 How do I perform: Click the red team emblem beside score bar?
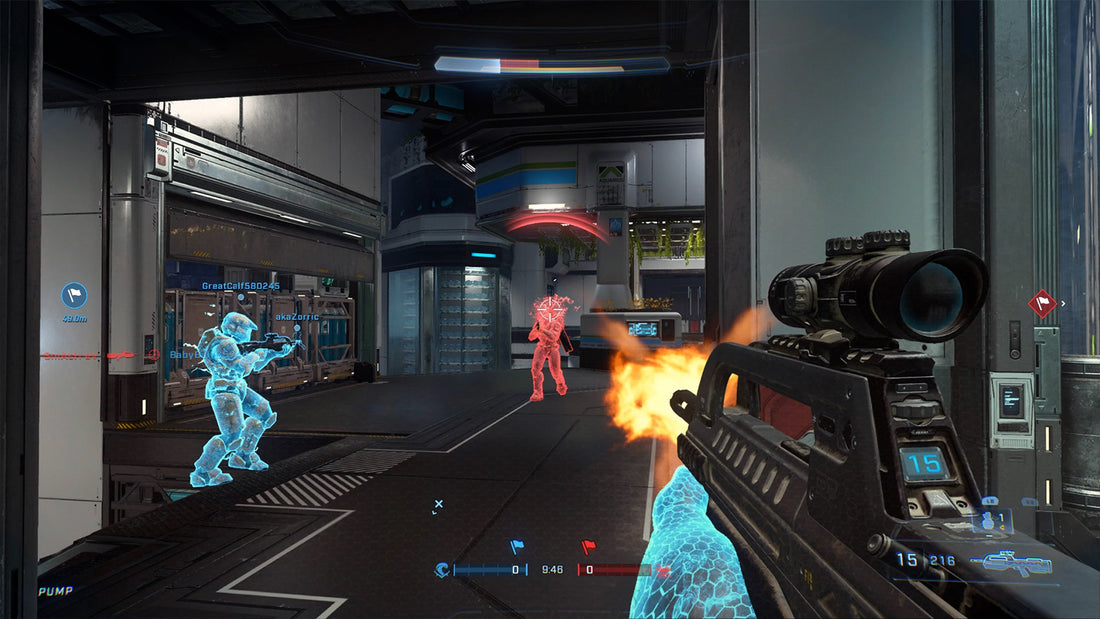click(663, 570)
